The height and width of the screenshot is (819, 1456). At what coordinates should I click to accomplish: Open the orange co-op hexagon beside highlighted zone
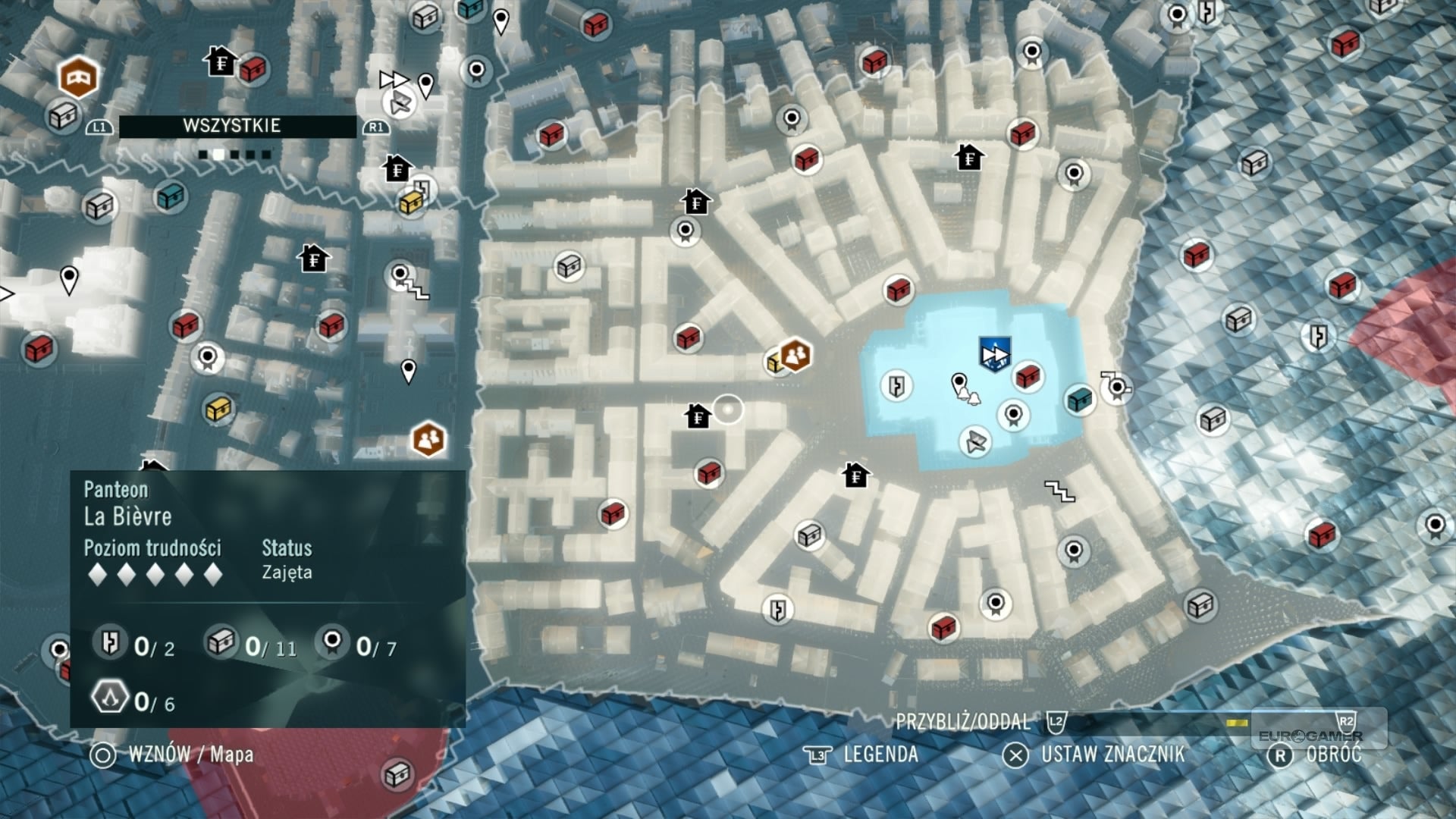795,354
